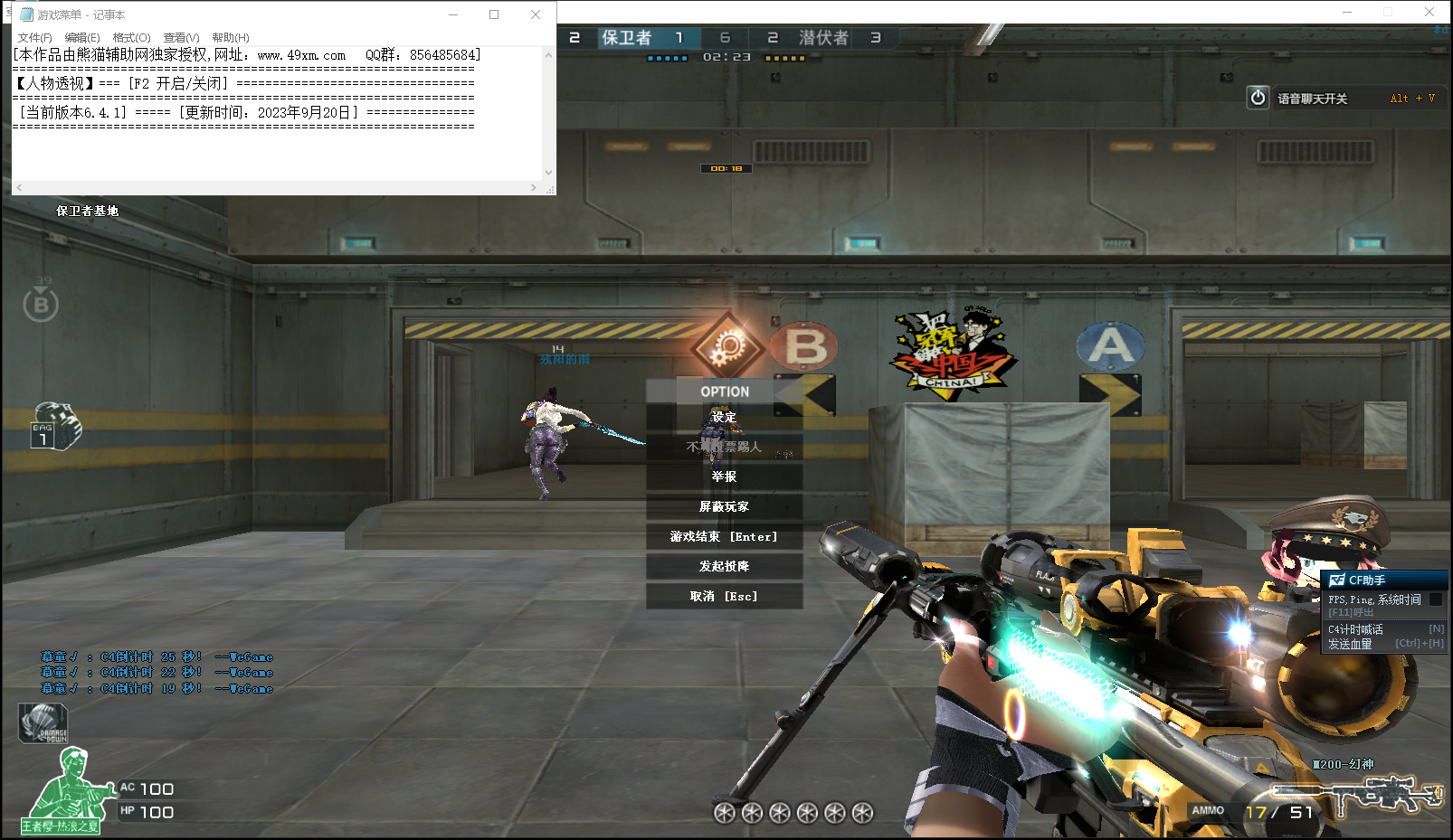Viewport: 1453px width, 840px height.
Task: Click C4计时喊话 in the CF助手 panel
Action: click(1355, 629)
